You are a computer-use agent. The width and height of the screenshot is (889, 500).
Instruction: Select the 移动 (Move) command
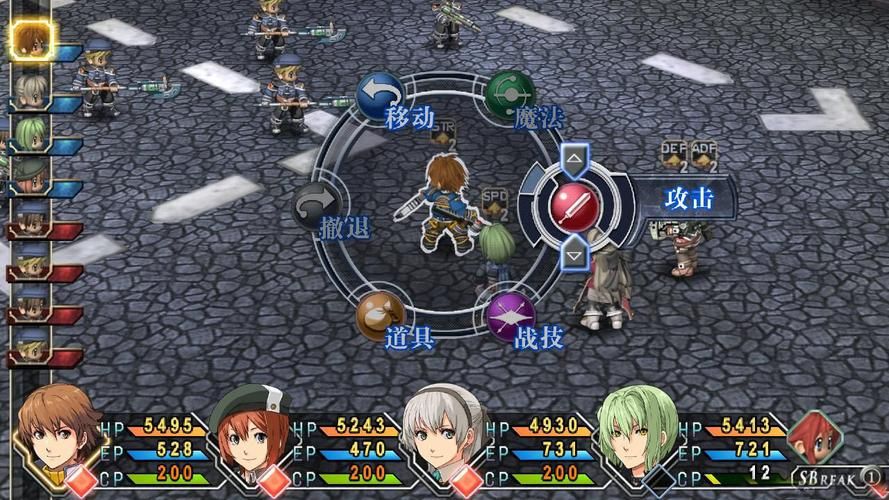pos(381,97)
